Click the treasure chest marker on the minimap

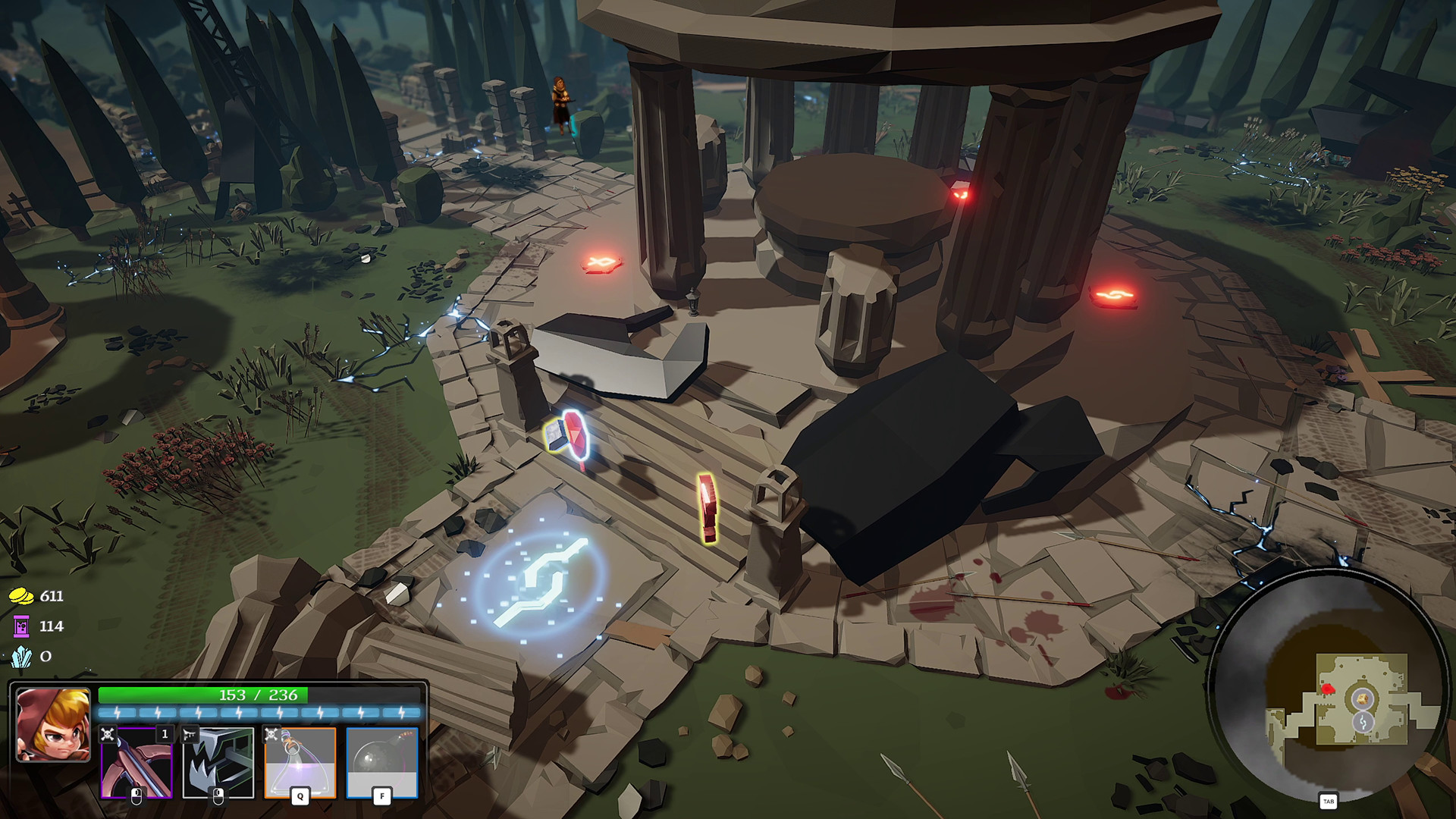click(x=1361, y=699)
